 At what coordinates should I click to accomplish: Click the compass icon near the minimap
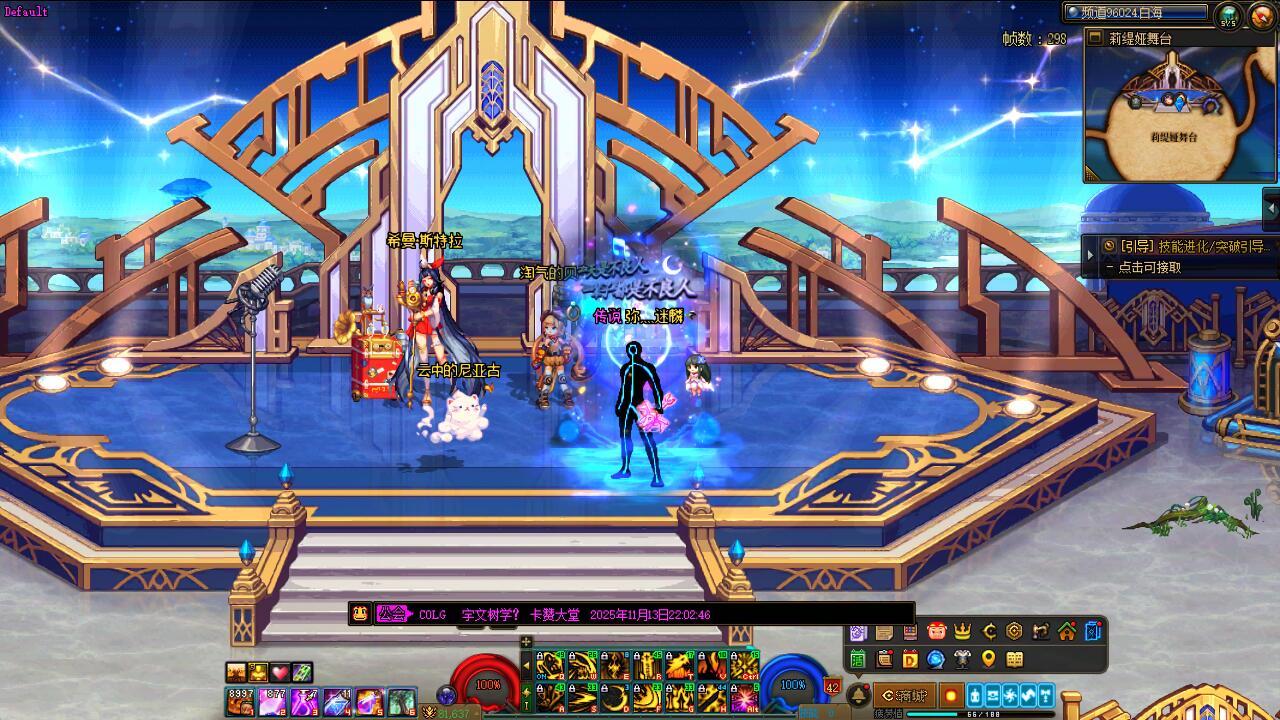1259,15
